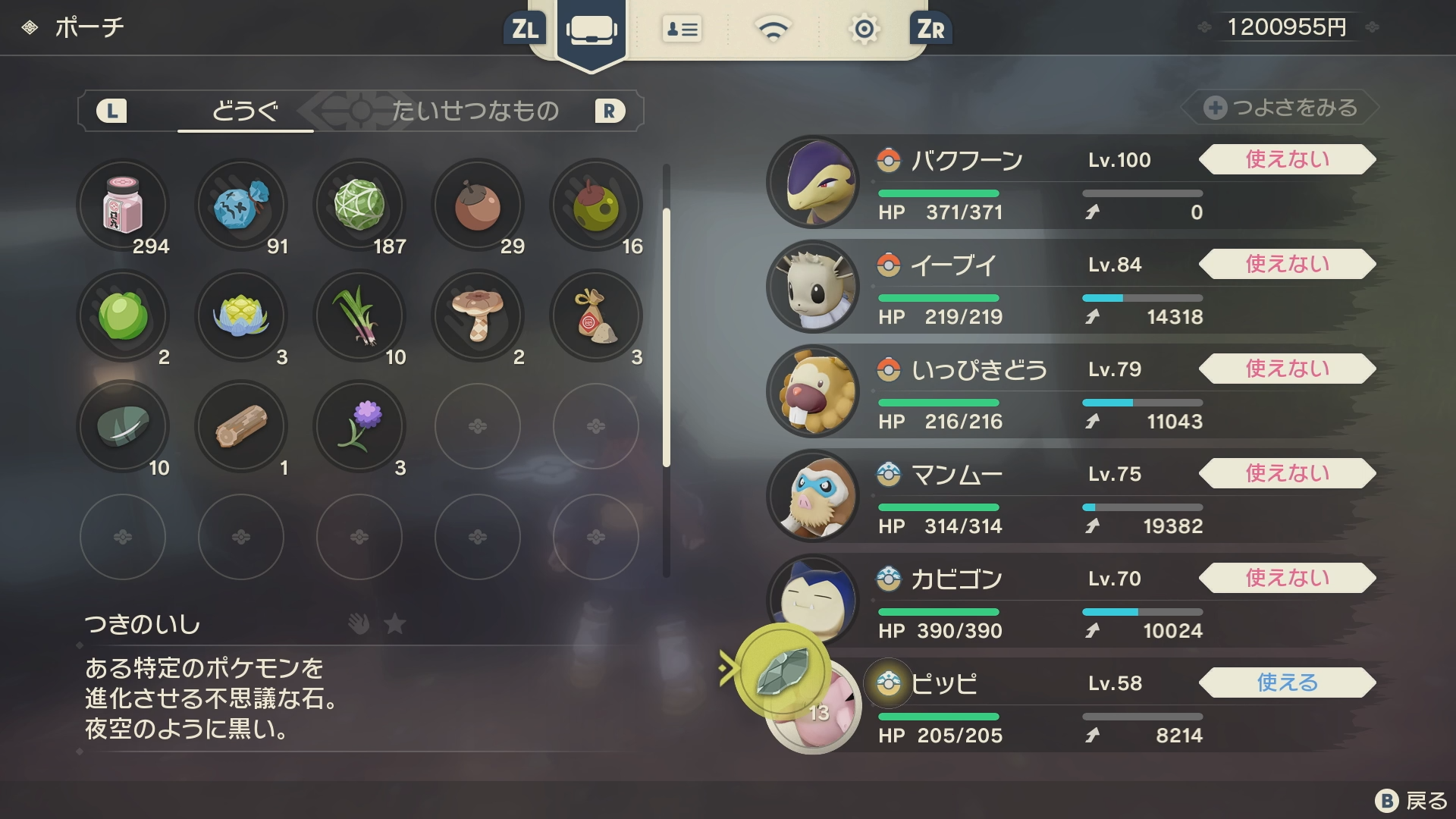Choose the wooden log item
The width and height of the screenshot is (1456, 819).
(x=241, y=426)
